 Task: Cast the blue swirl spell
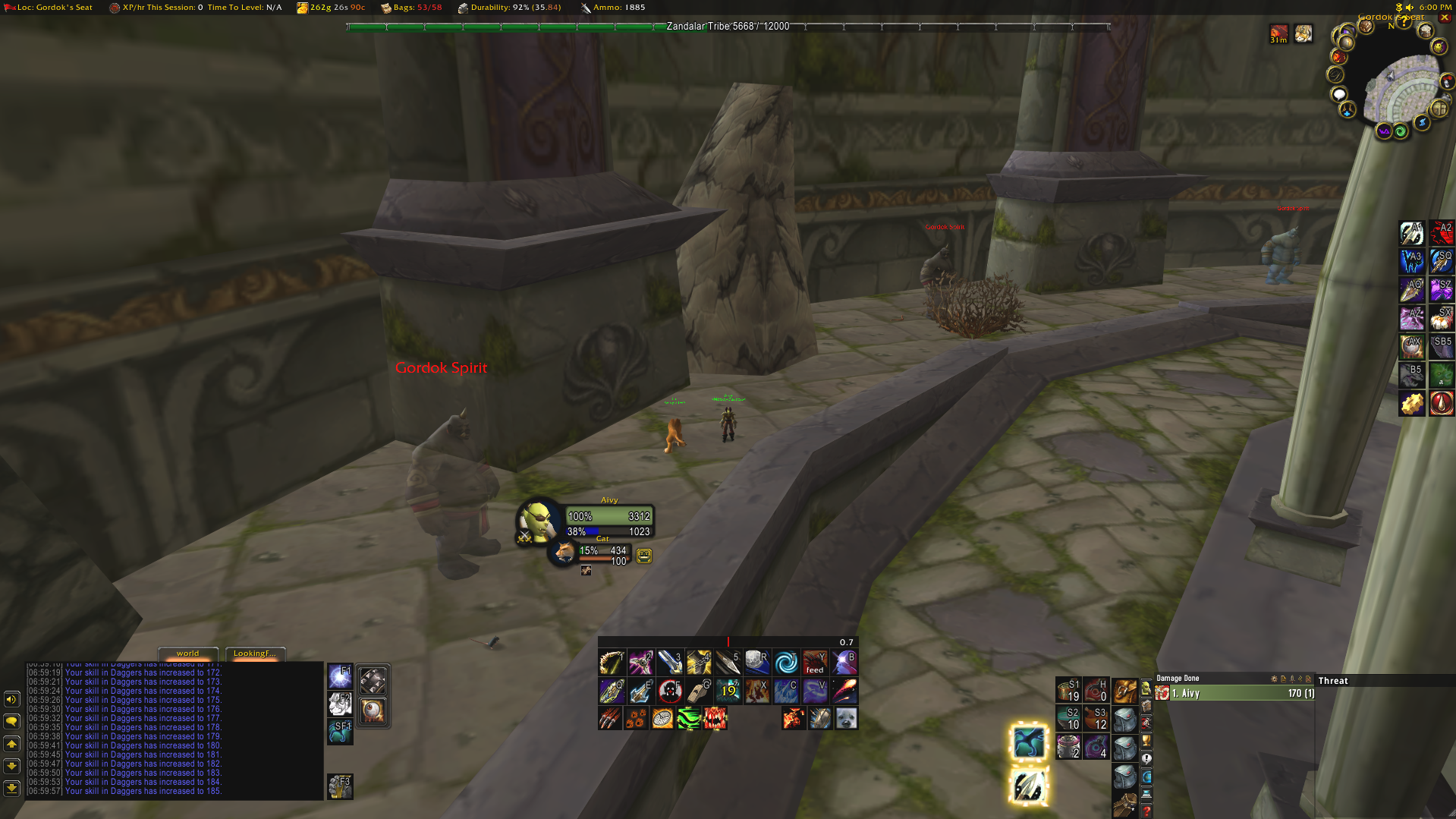point(786,663)
